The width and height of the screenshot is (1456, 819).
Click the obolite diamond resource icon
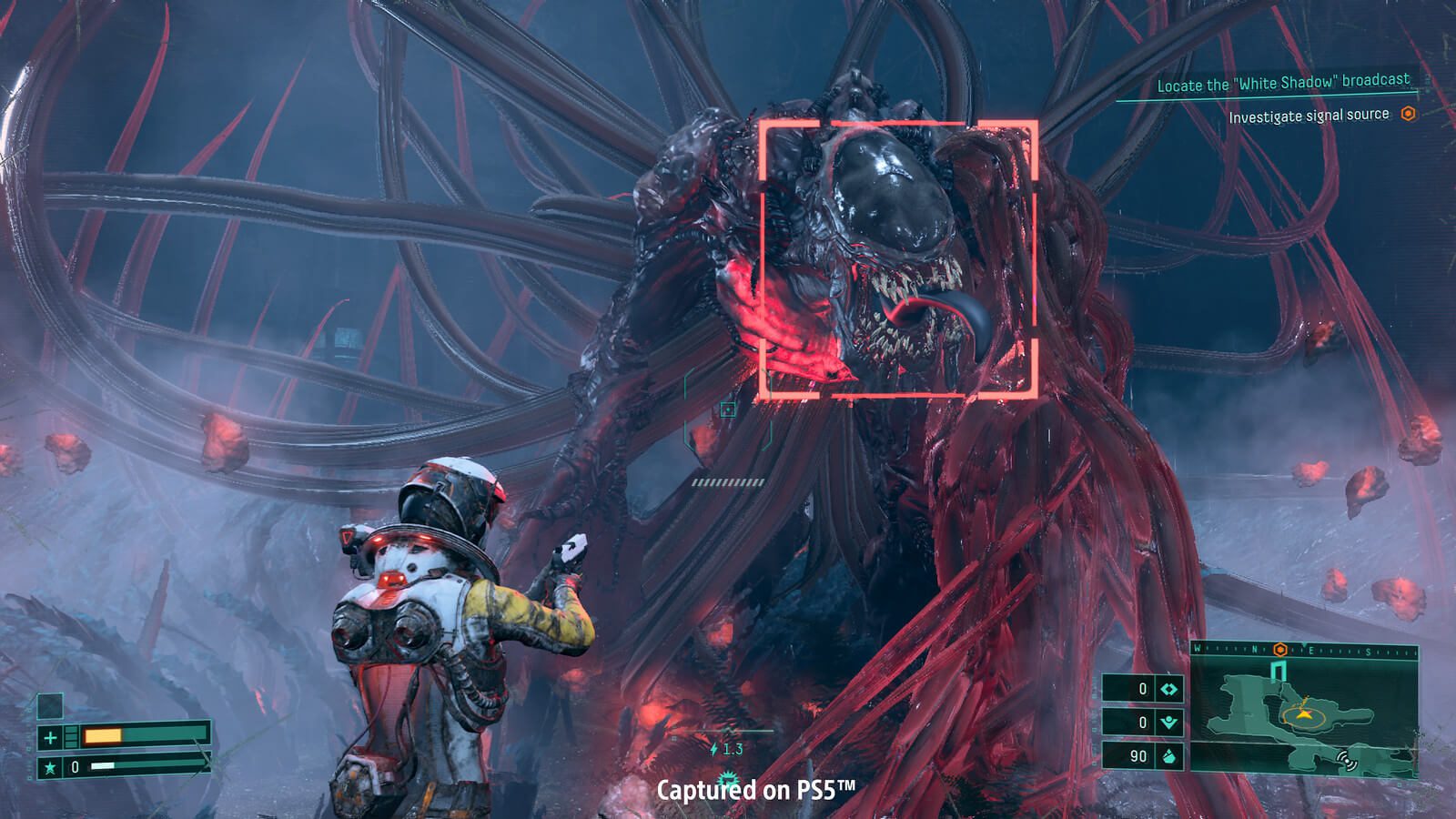[x=1168, y=689]
